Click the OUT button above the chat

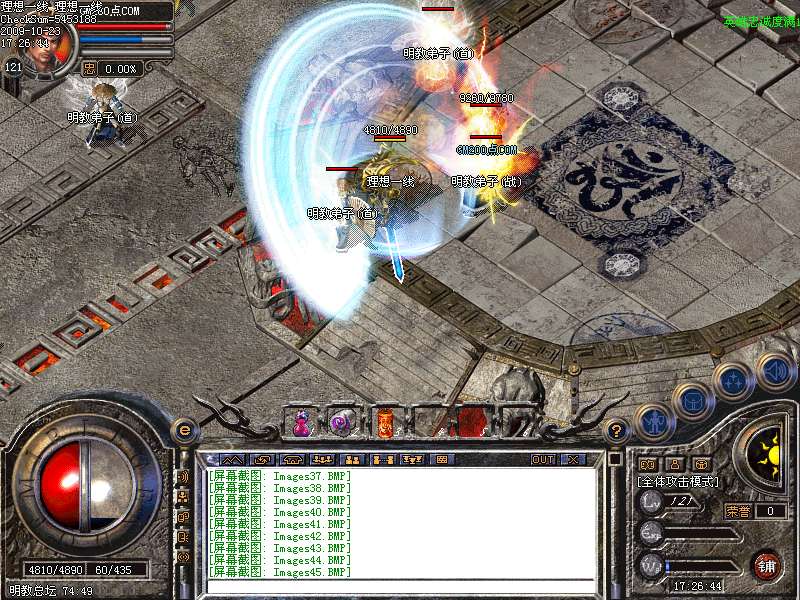point(542,460)
